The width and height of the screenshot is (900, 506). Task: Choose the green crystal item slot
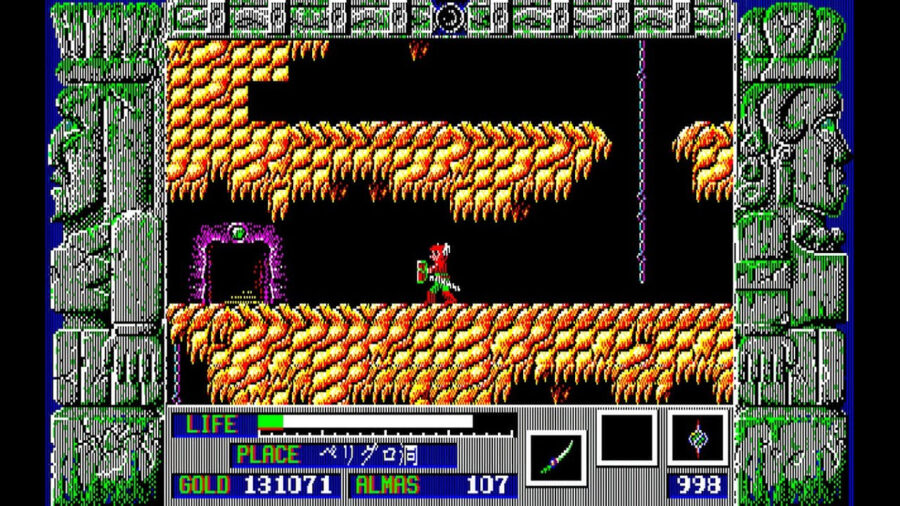(x=697, y=439)
